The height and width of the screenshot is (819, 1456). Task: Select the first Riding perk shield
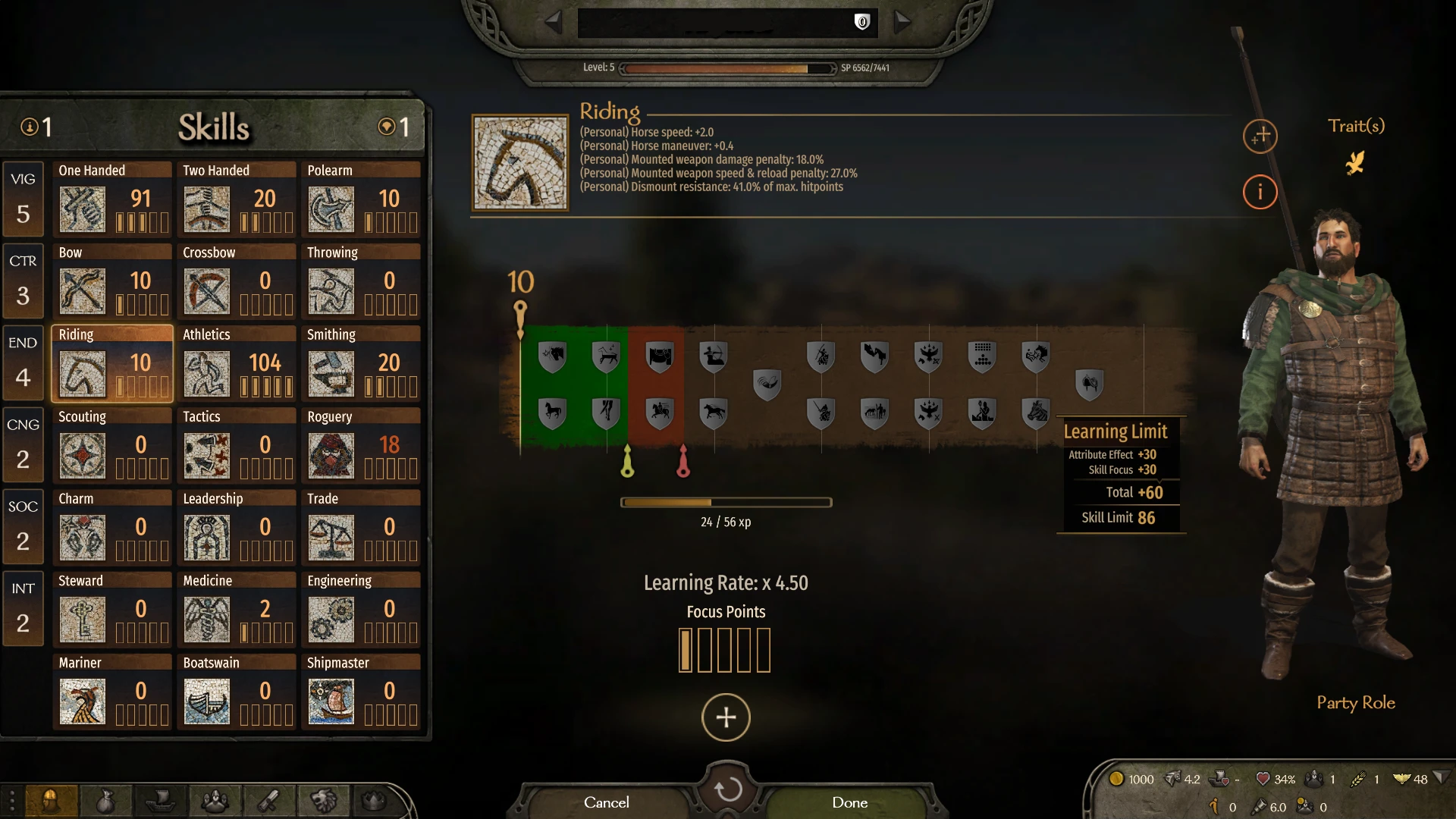[551, 356]
